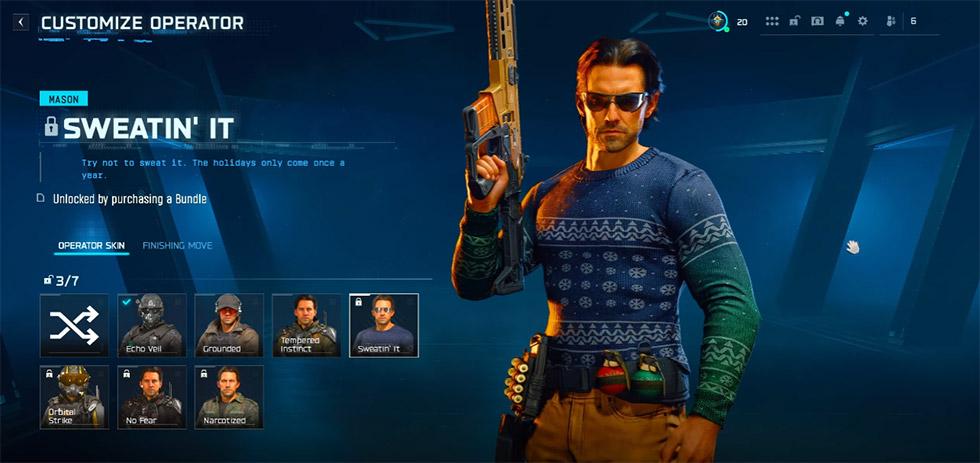
Task: Open settings with the gear icon
Action: click(x=863, y=21)
